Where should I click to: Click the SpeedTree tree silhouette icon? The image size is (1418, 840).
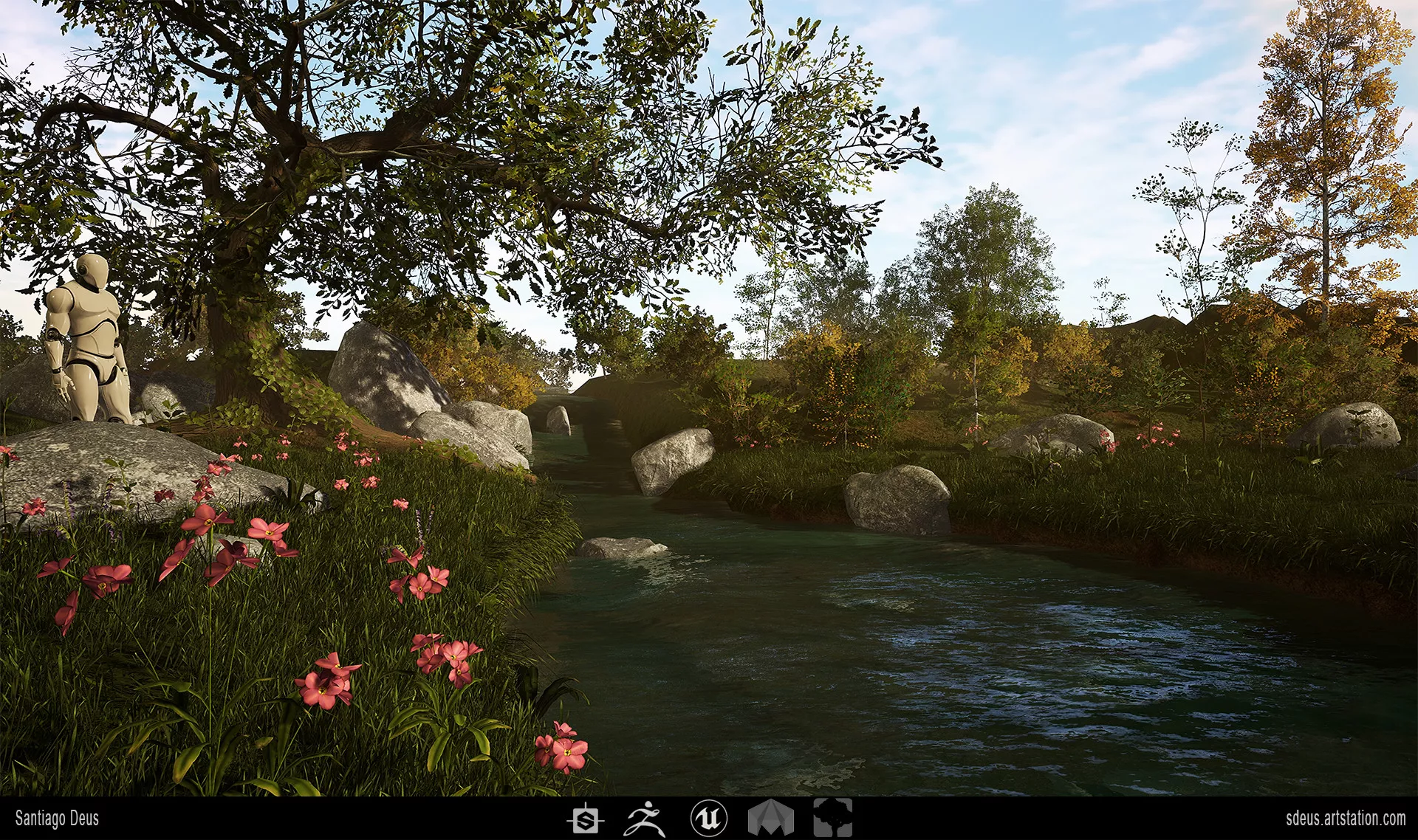pyautogui.click(x=833, y=819)
